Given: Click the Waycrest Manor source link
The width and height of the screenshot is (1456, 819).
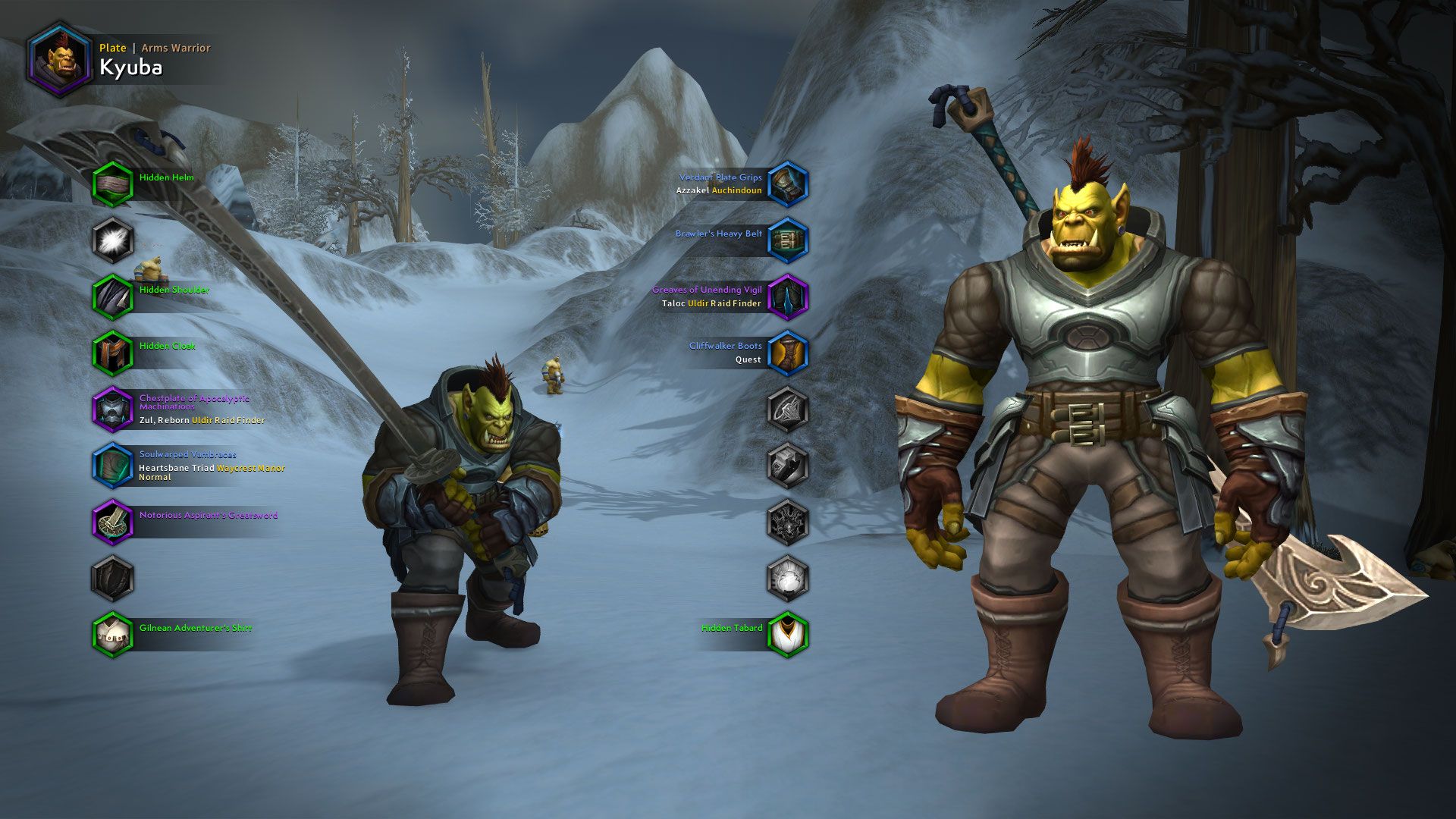Looking at the screenshot, I should (253, 469).
